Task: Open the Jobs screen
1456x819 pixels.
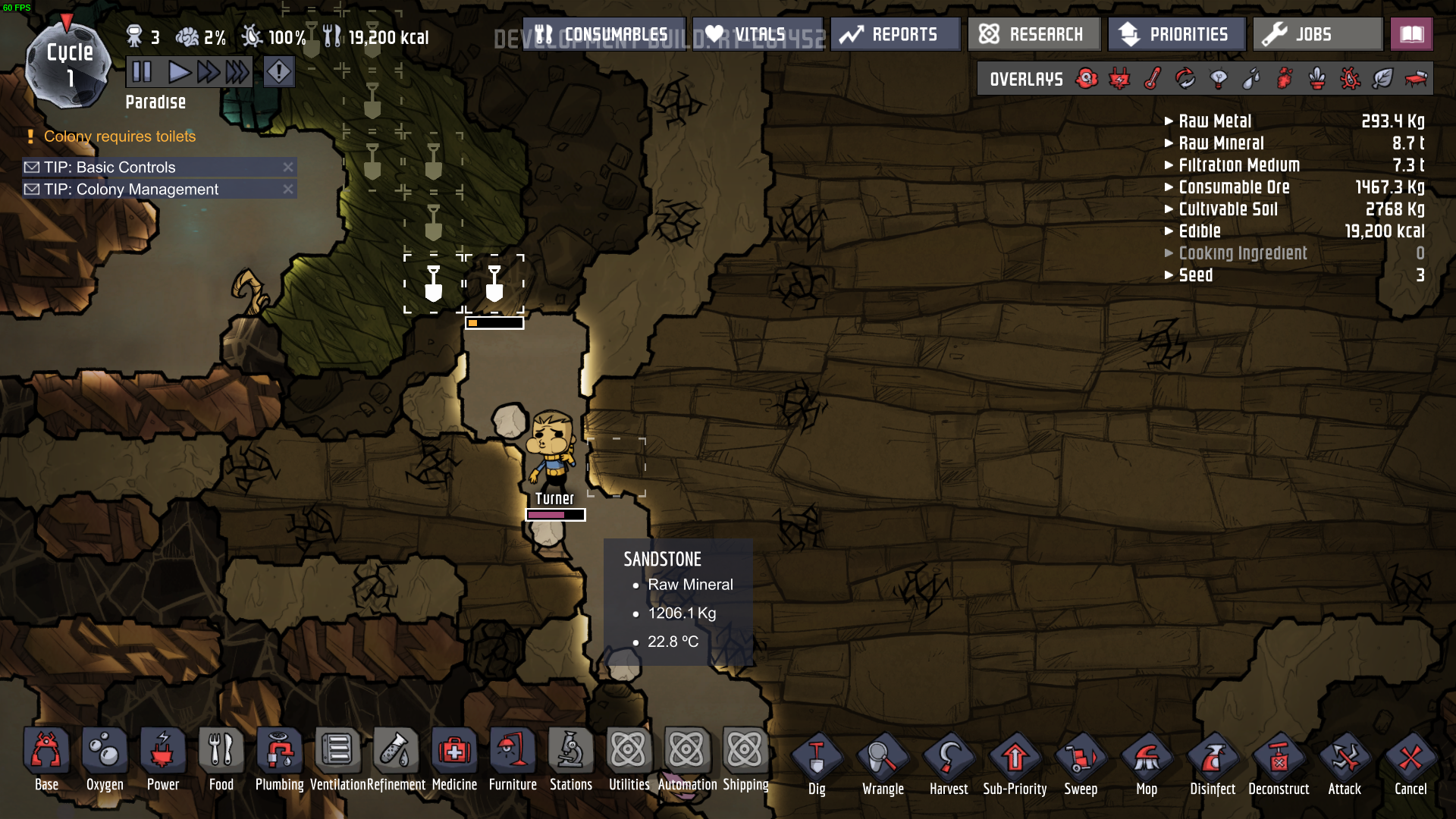Action: click(1316, 34)
